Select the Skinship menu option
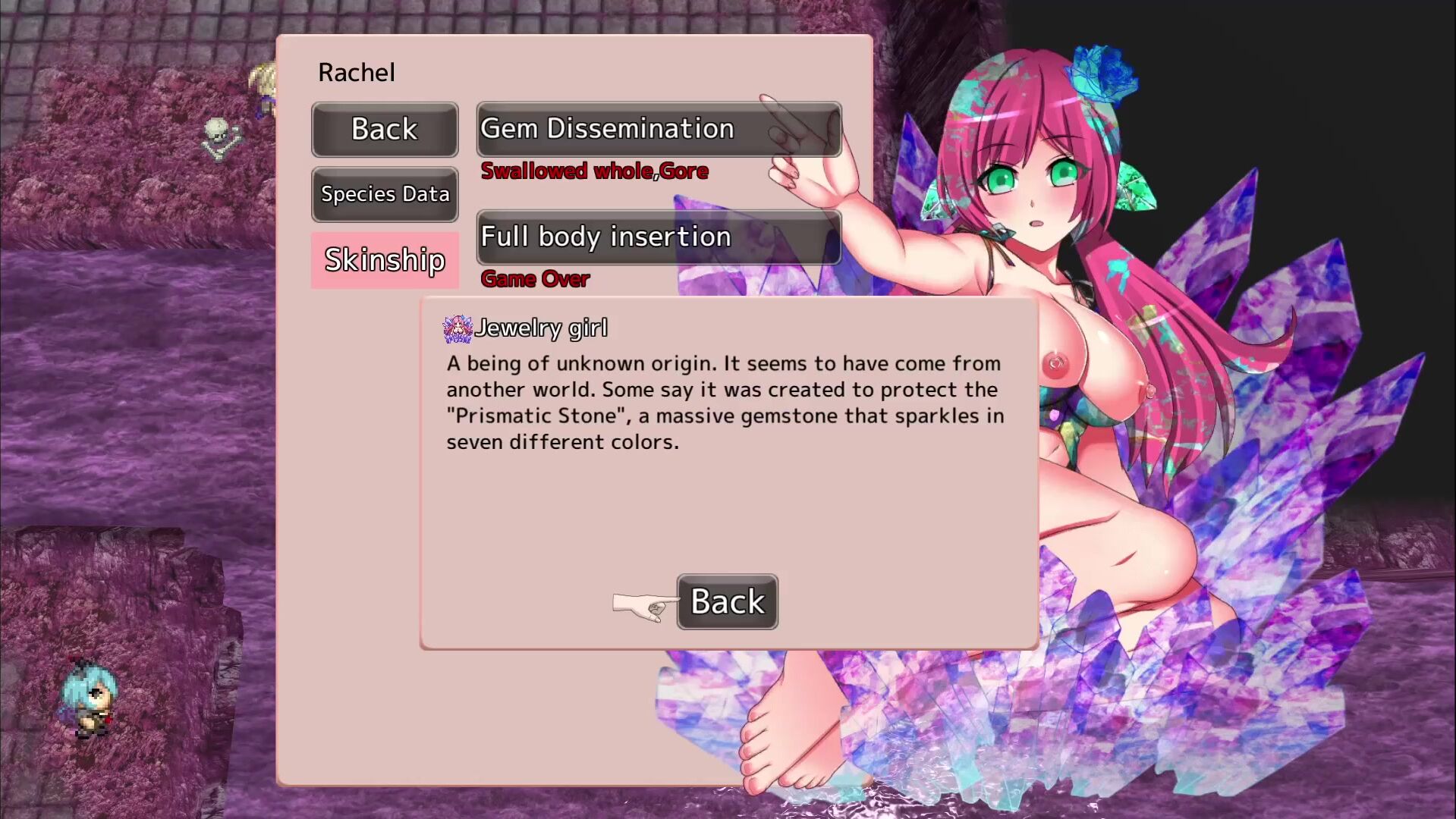Viewport: 1456px width, 819px height. coord(385,260)
